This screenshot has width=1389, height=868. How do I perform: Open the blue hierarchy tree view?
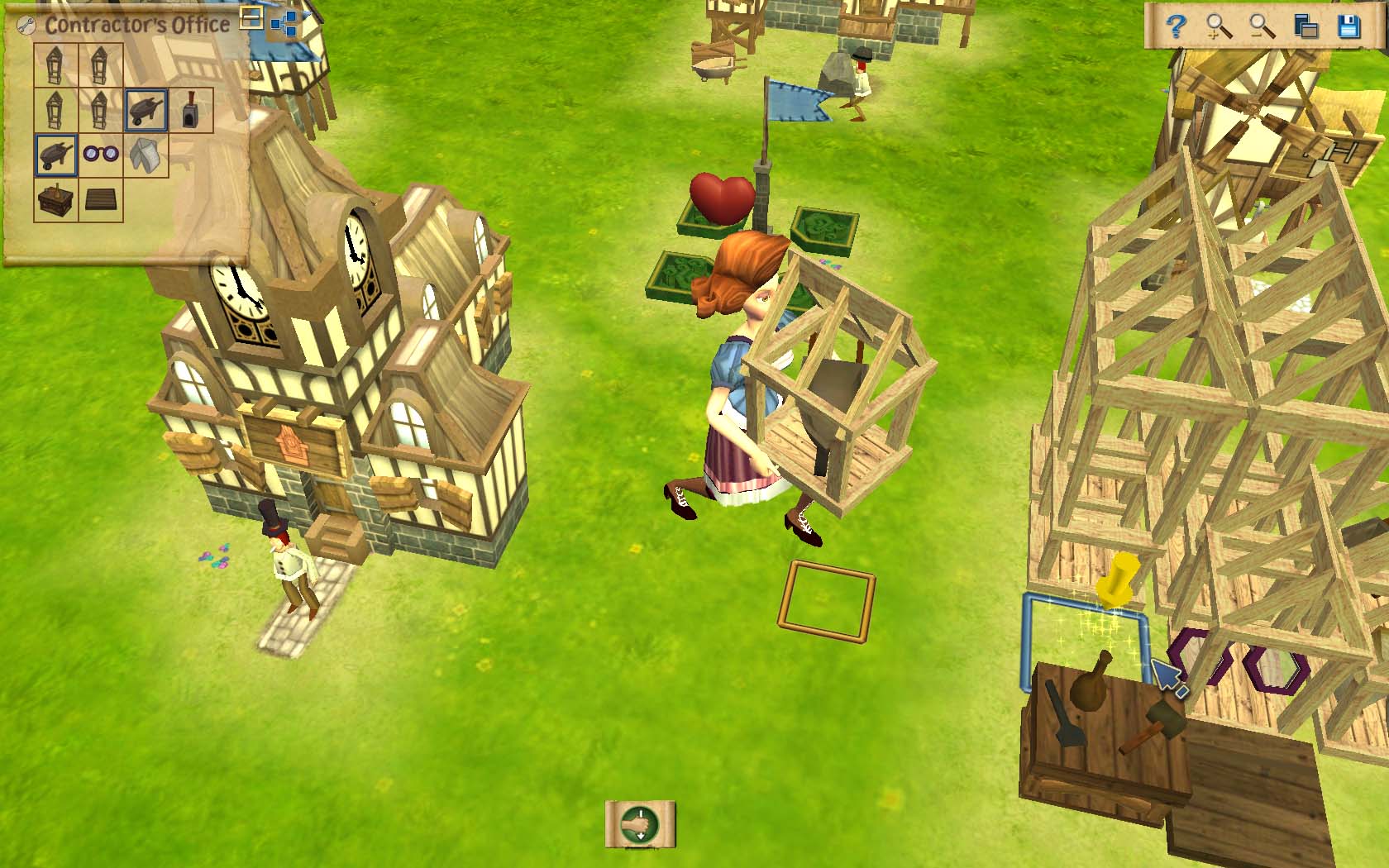[284, 24]
